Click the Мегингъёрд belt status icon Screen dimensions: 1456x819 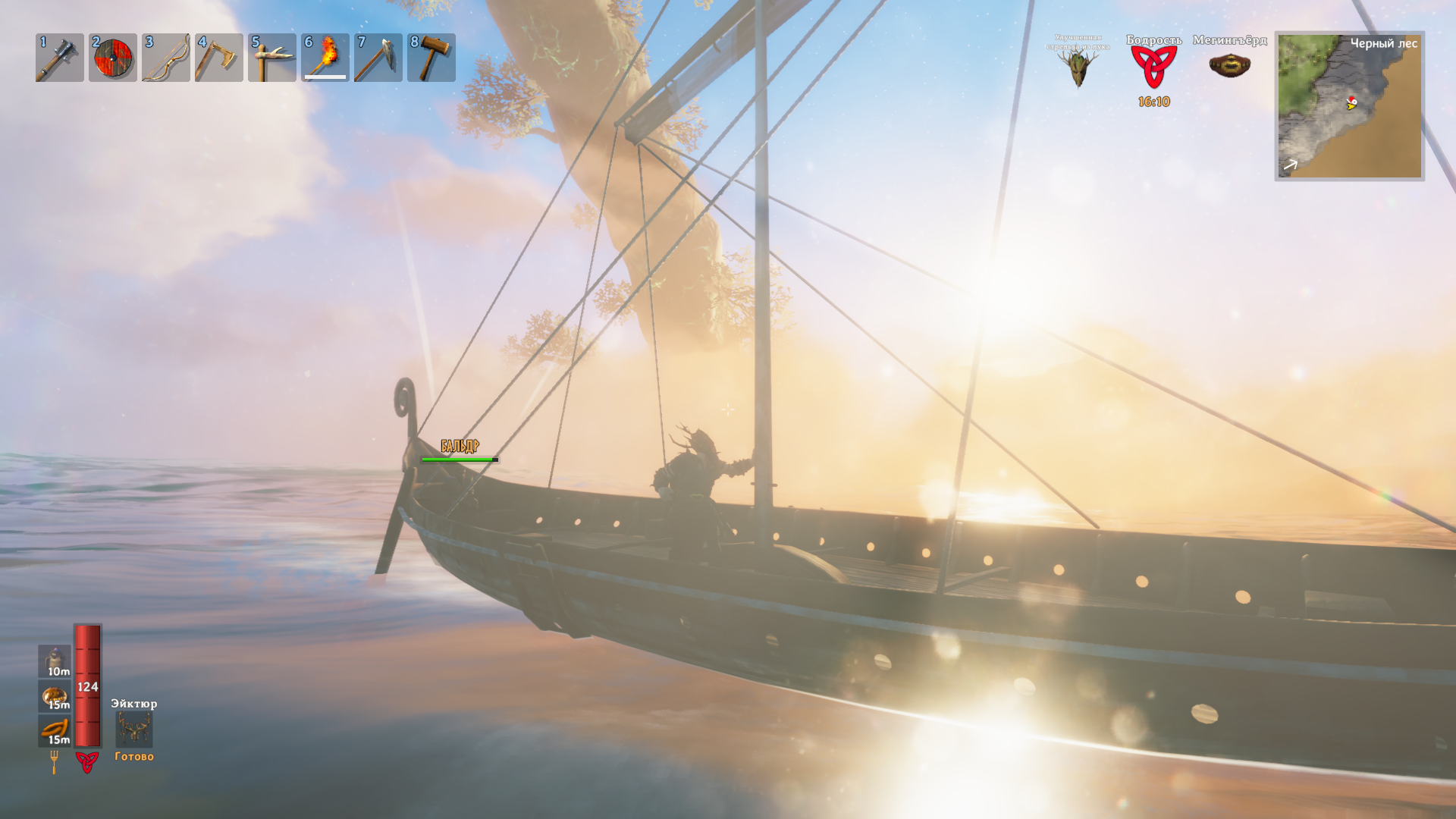pos(1229,66)
